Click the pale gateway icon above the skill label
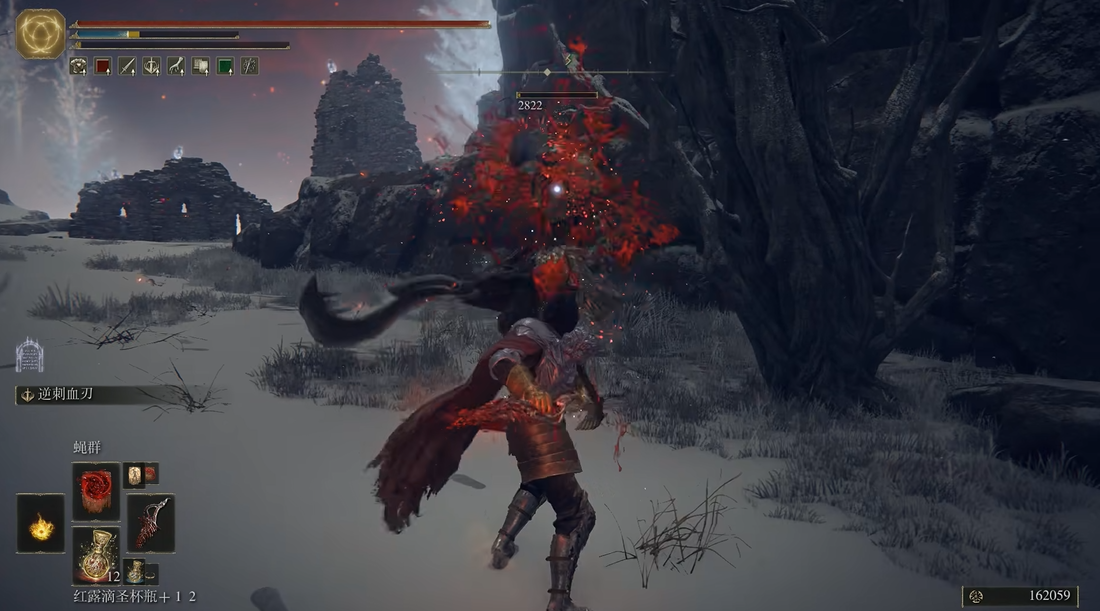This screenshot has width=1100, height=611. click(29, 355)
